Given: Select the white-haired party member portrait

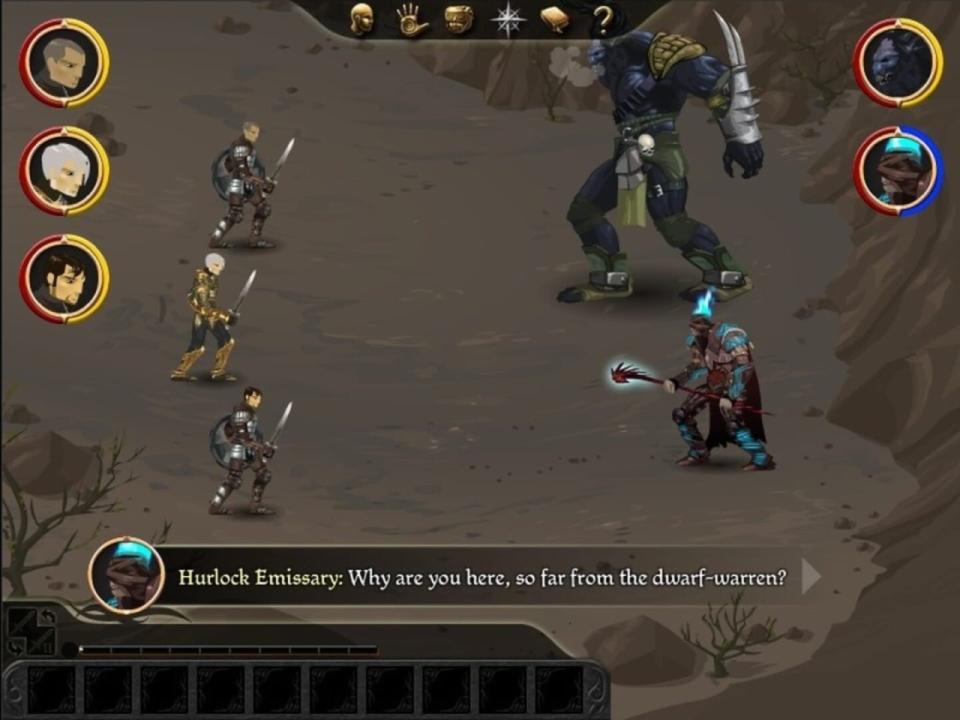Looking at the screenshot, I should click(x=64, y=171).
